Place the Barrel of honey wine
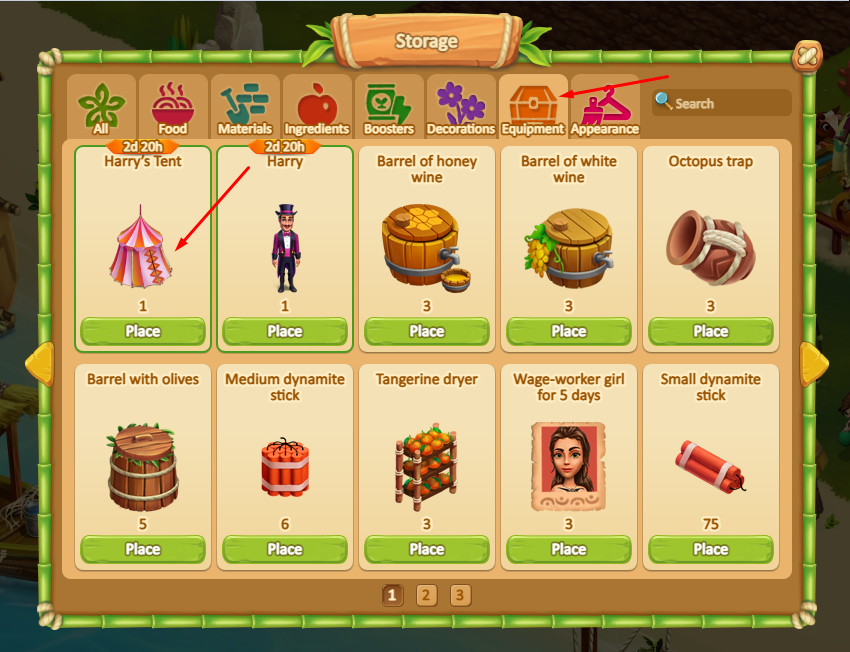 pos(427,331)
